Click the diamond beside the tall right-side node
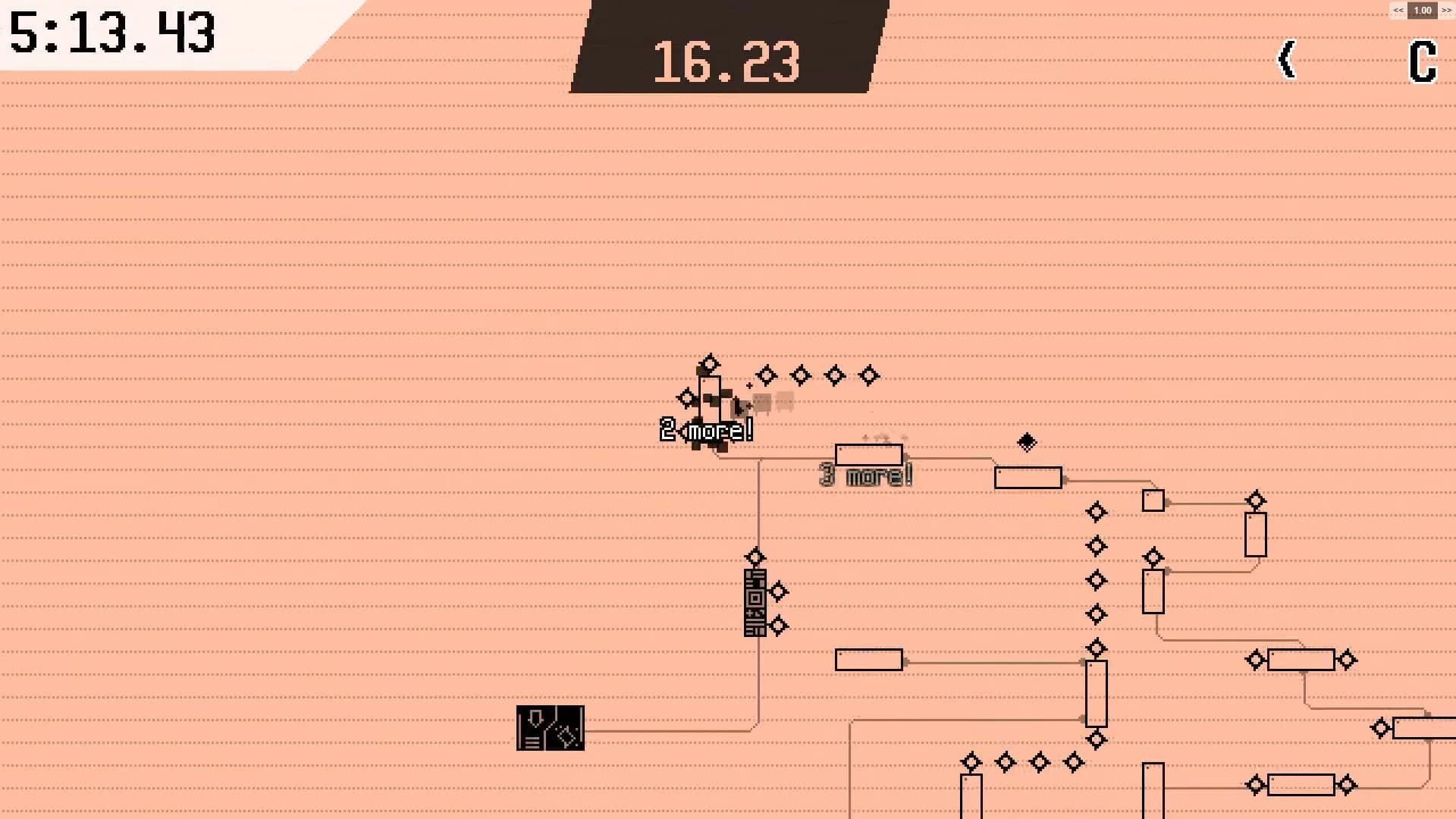1456x819 pixels. [x=1255, y=499]
